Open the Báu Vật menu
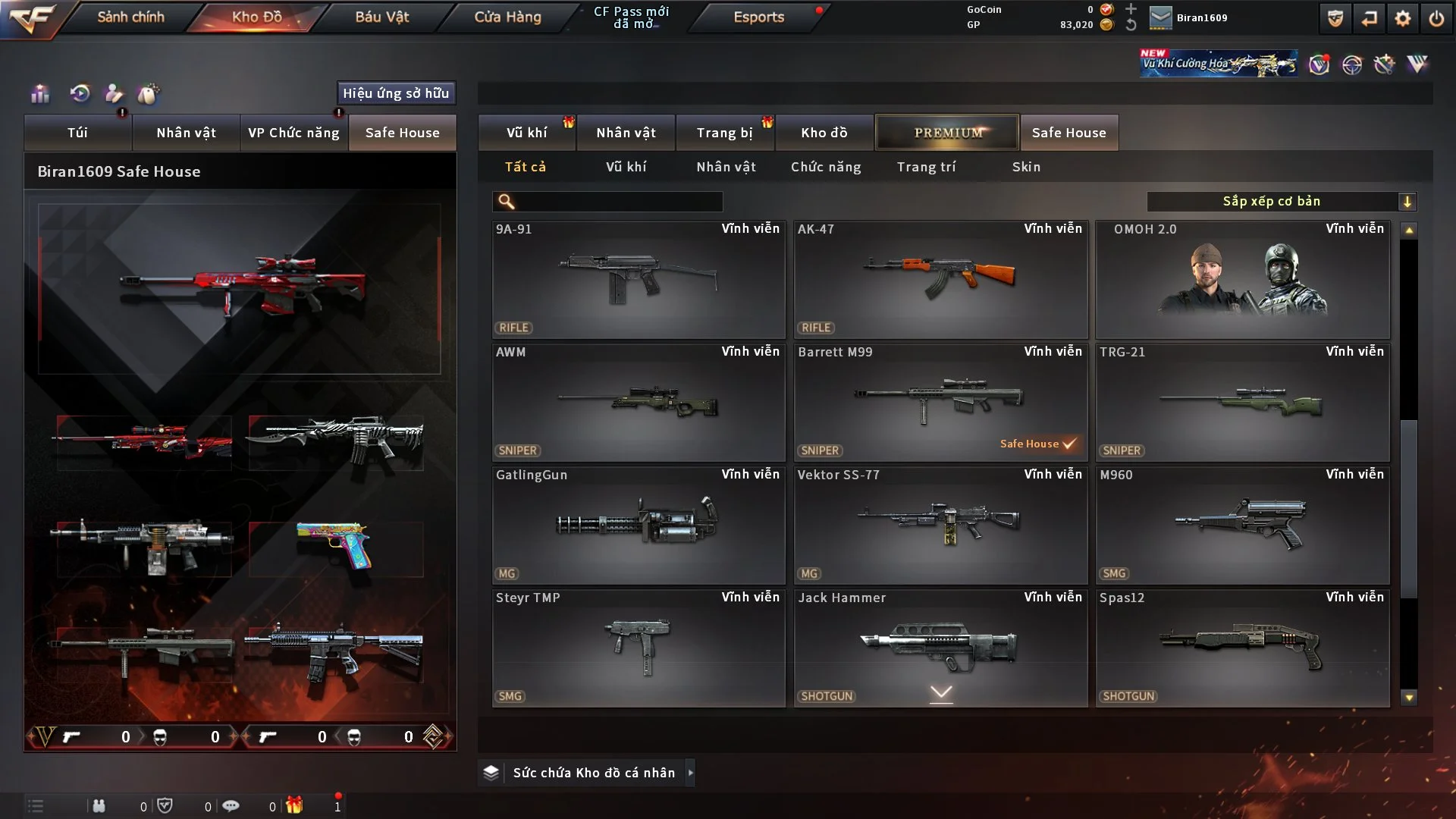The height and width of the screenshot is (819, 1456). pyautogui.click(x=381, y=17)
